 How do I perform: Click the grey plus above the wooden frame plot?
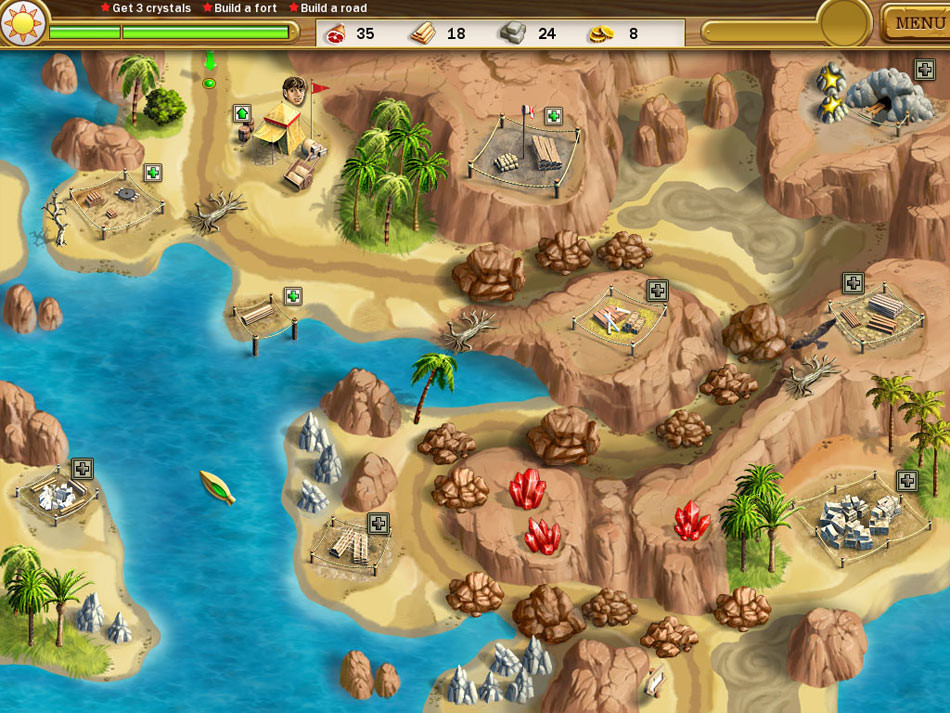point(378,523)
